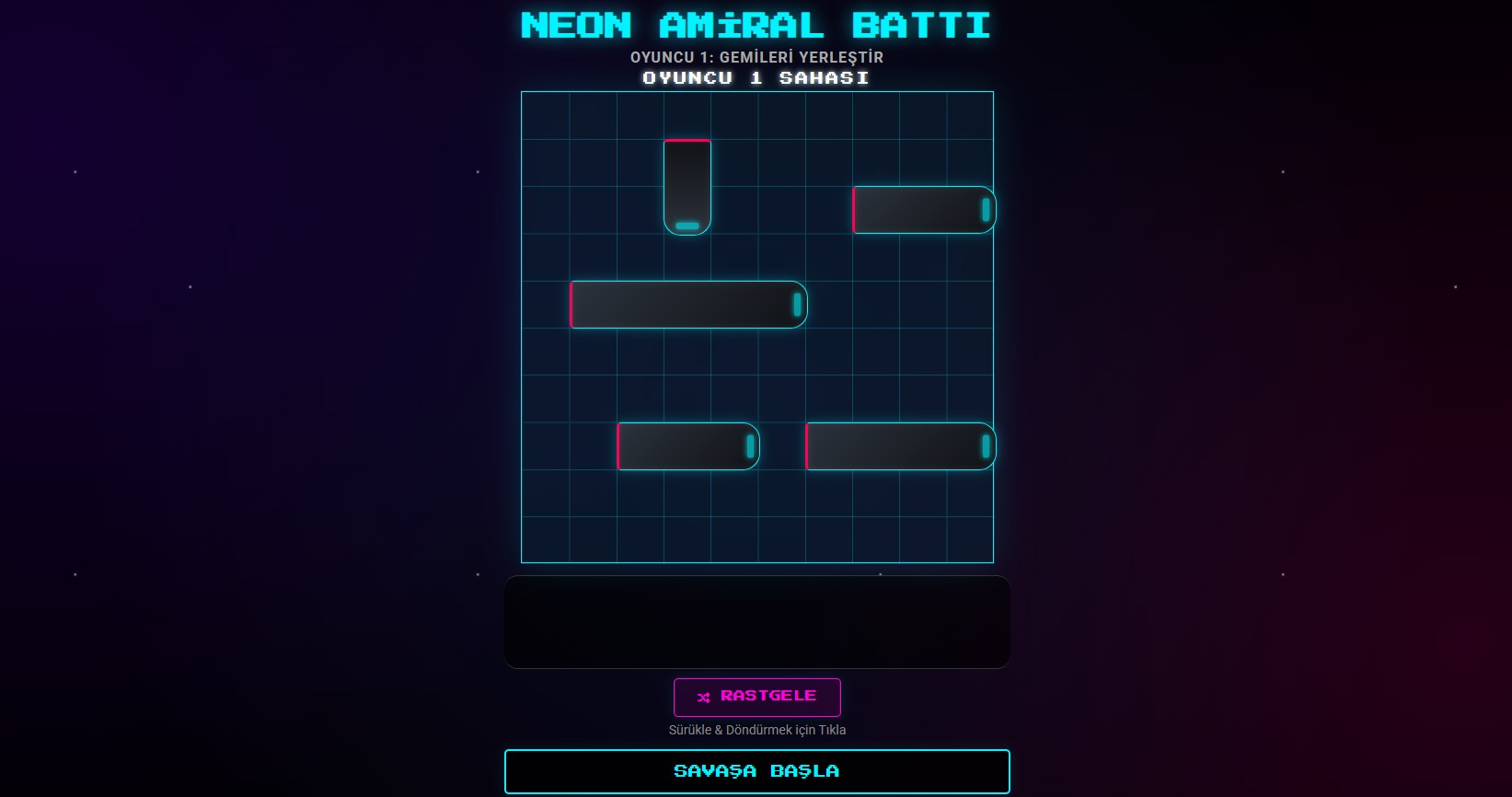
Task: Rotate the three-cell ship on the upper right
Action: [923, 209]
